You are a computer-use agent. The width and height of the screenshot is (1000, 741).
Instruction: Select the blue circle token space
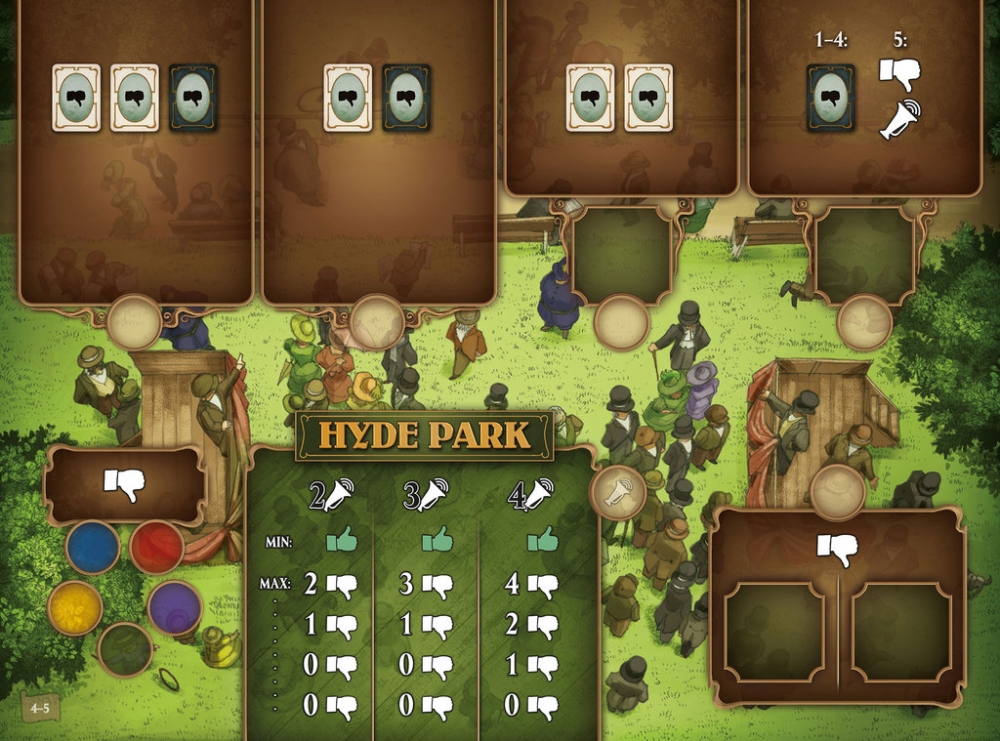(x=93, y=546)
